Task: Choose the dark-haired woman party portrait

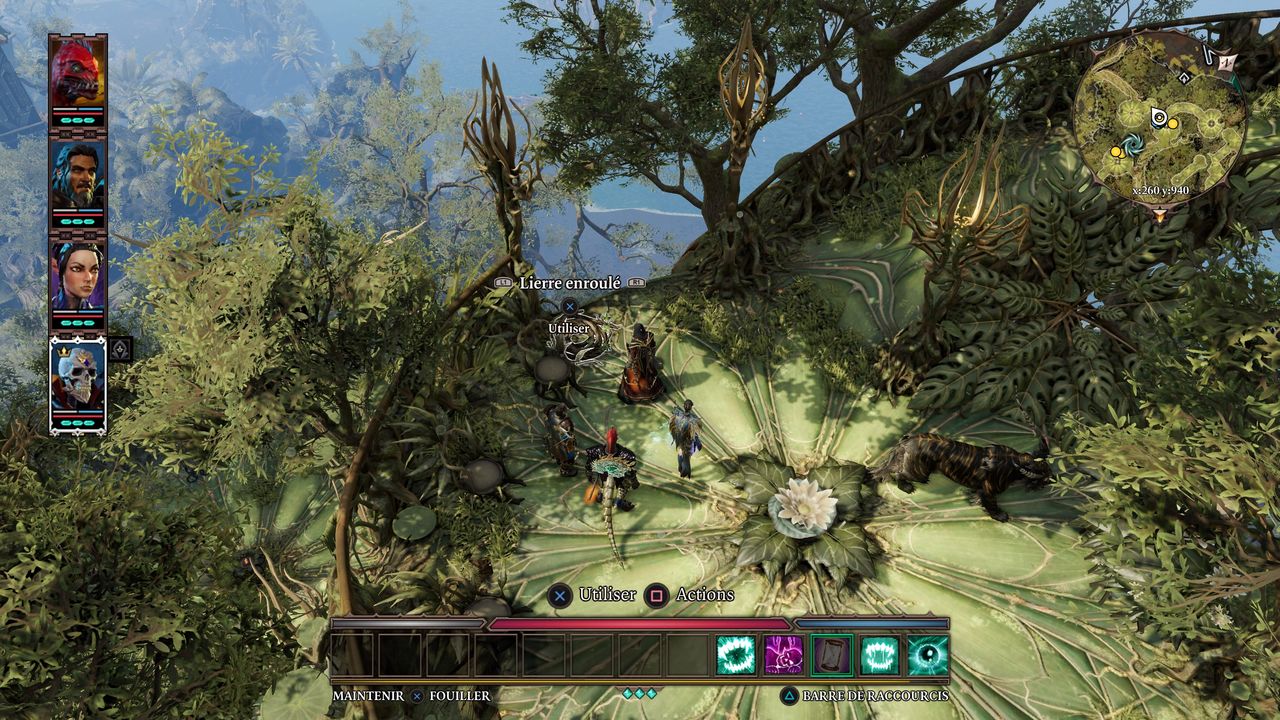Action: click(x=78, y=276)
